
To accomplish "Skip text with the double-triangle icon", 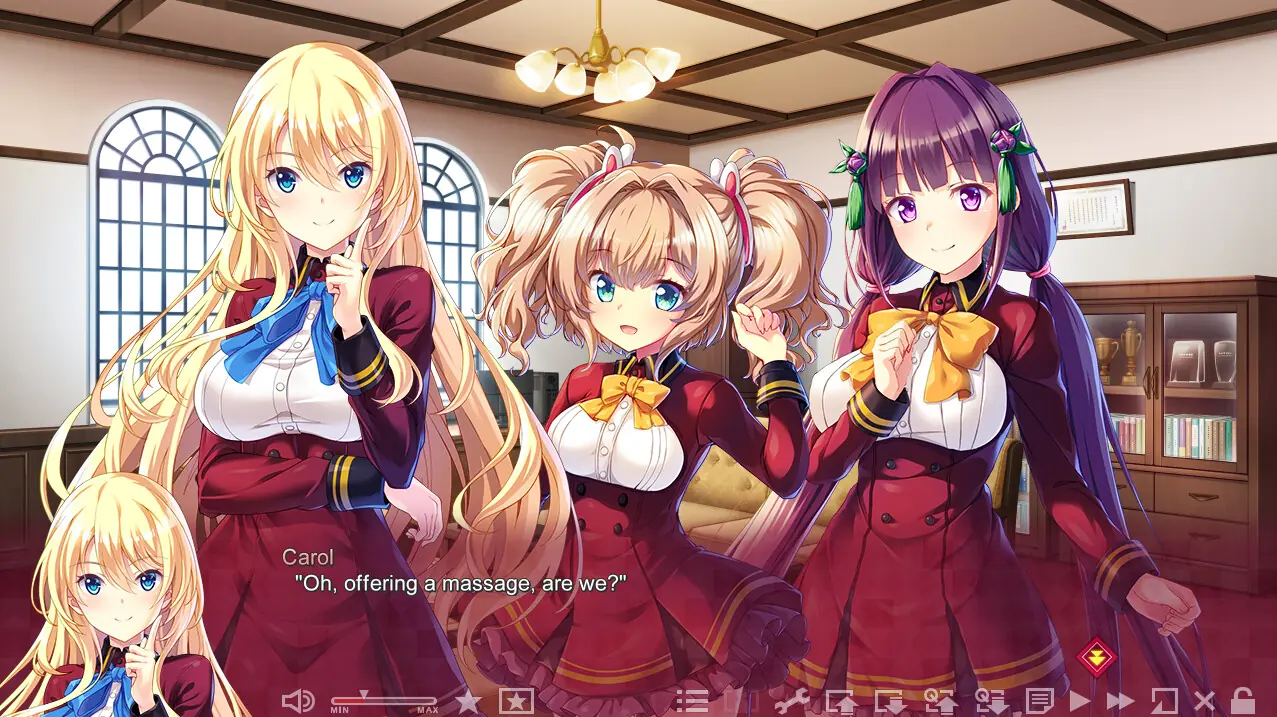I will tap(1120, 701).
